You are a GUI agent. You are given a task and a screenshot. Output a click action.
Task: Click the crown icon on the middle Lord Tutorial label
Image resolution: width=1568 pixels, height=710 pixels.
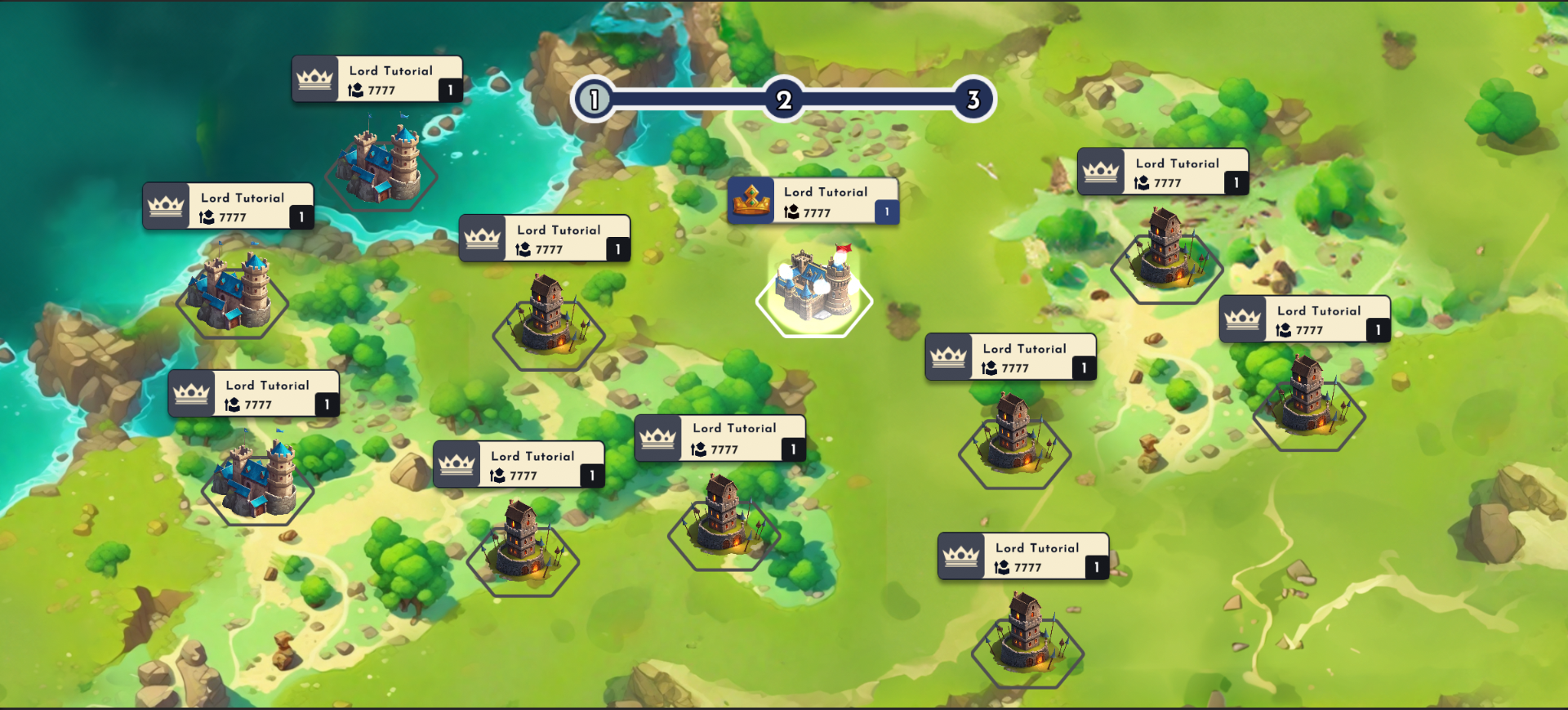point(483,239)
